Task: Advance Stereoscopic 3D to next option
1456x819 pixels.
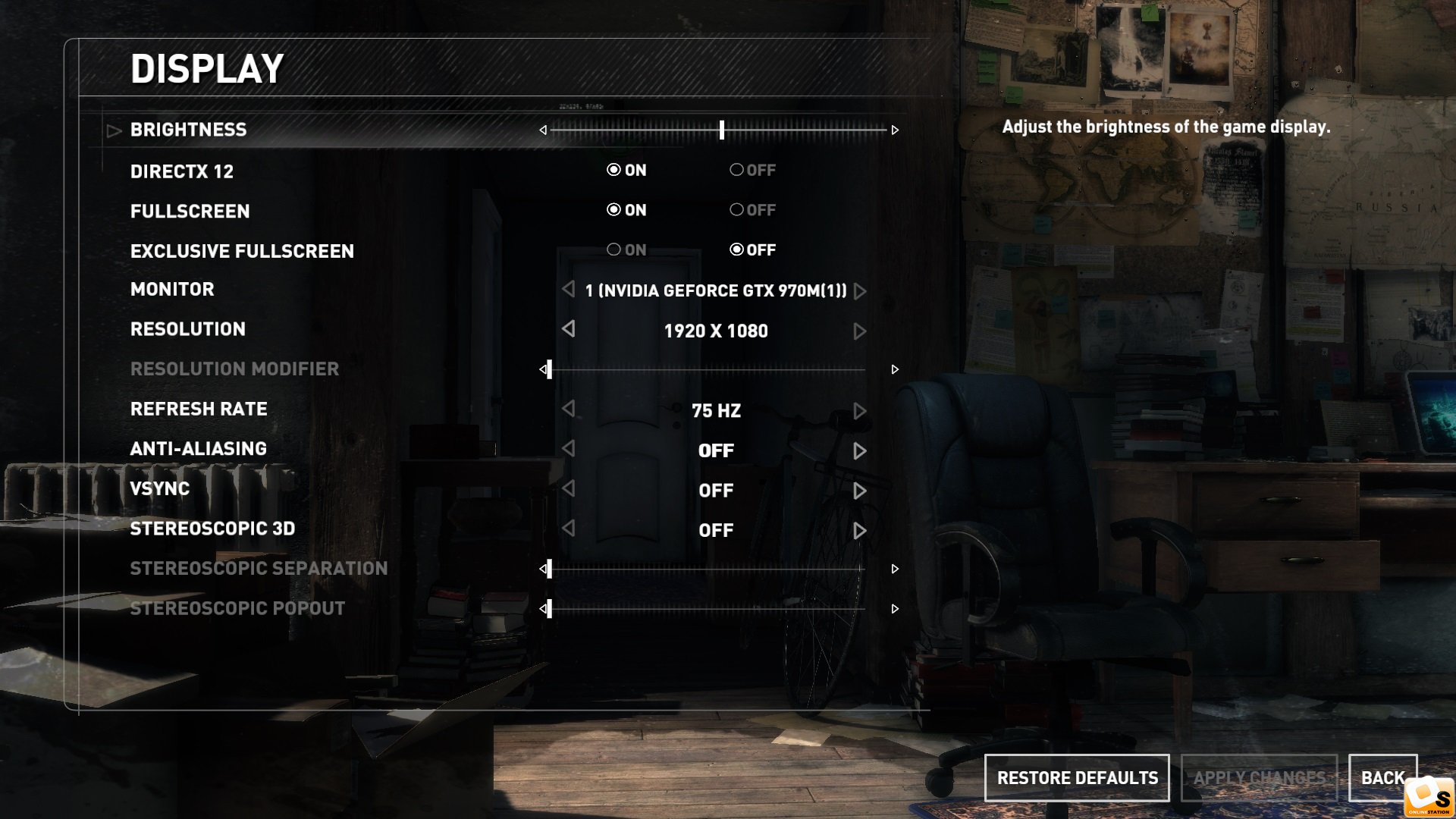Action: (859, 531)
